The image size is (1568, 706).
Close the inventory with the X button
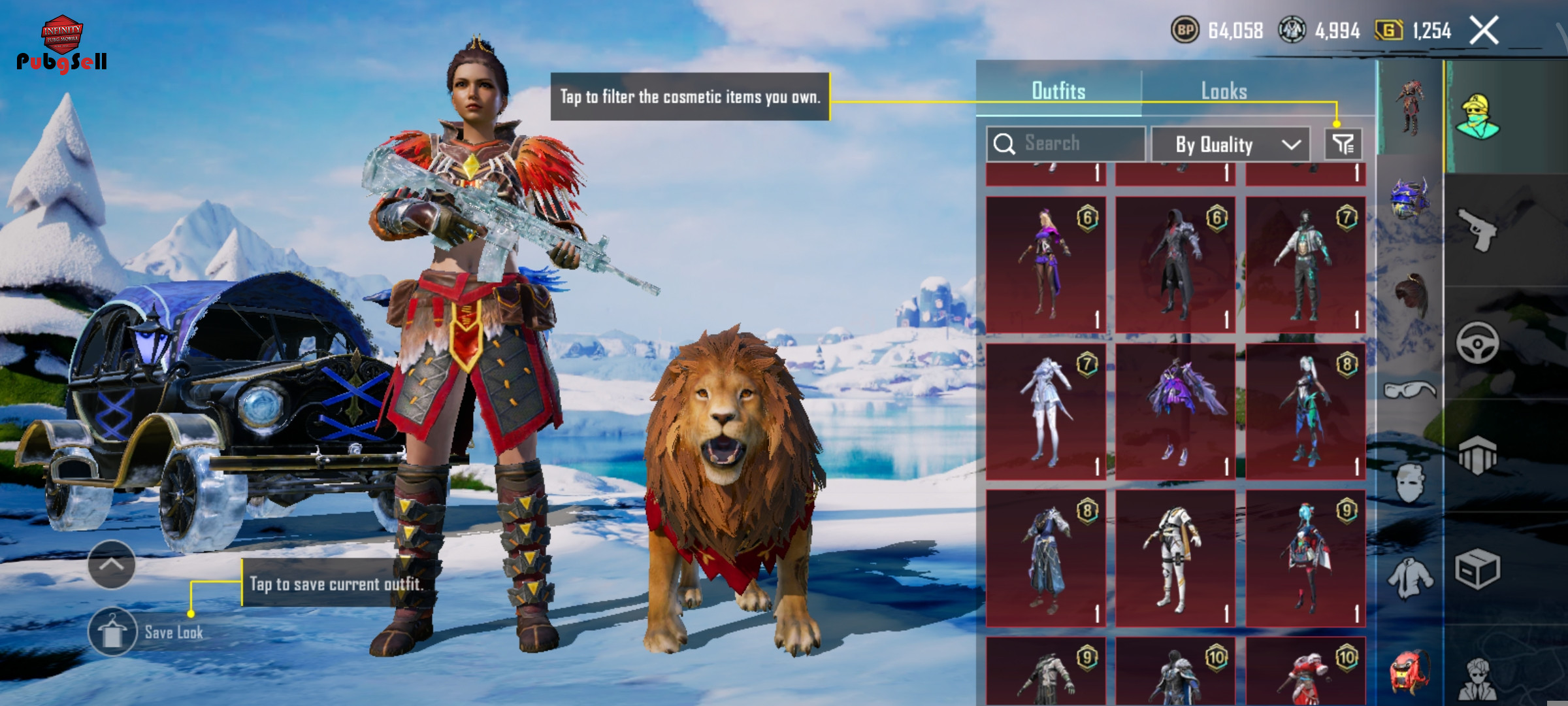coord(1484,31)
